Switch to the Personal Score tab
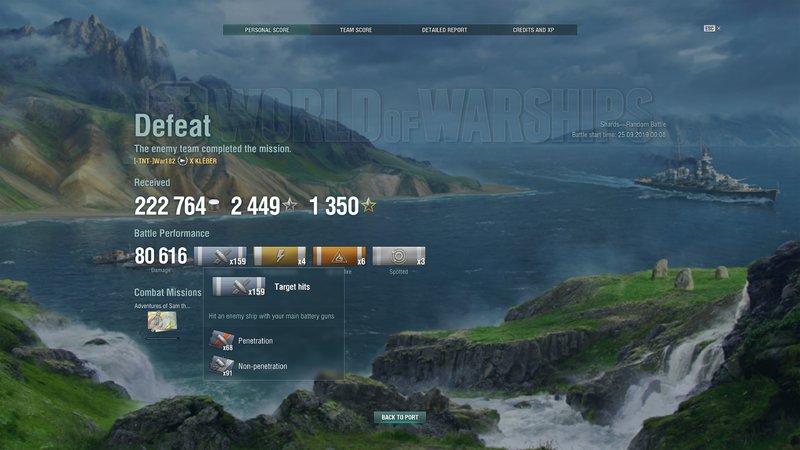 (x=266, y=30)
